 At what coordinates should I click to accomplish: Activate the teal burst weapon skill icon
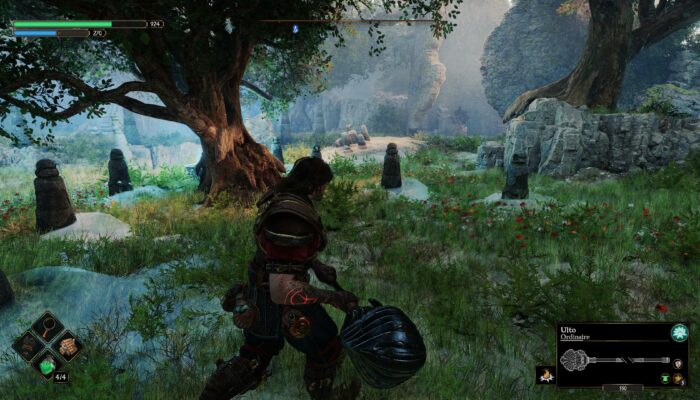pyautogui.click(x=679, y=333)
